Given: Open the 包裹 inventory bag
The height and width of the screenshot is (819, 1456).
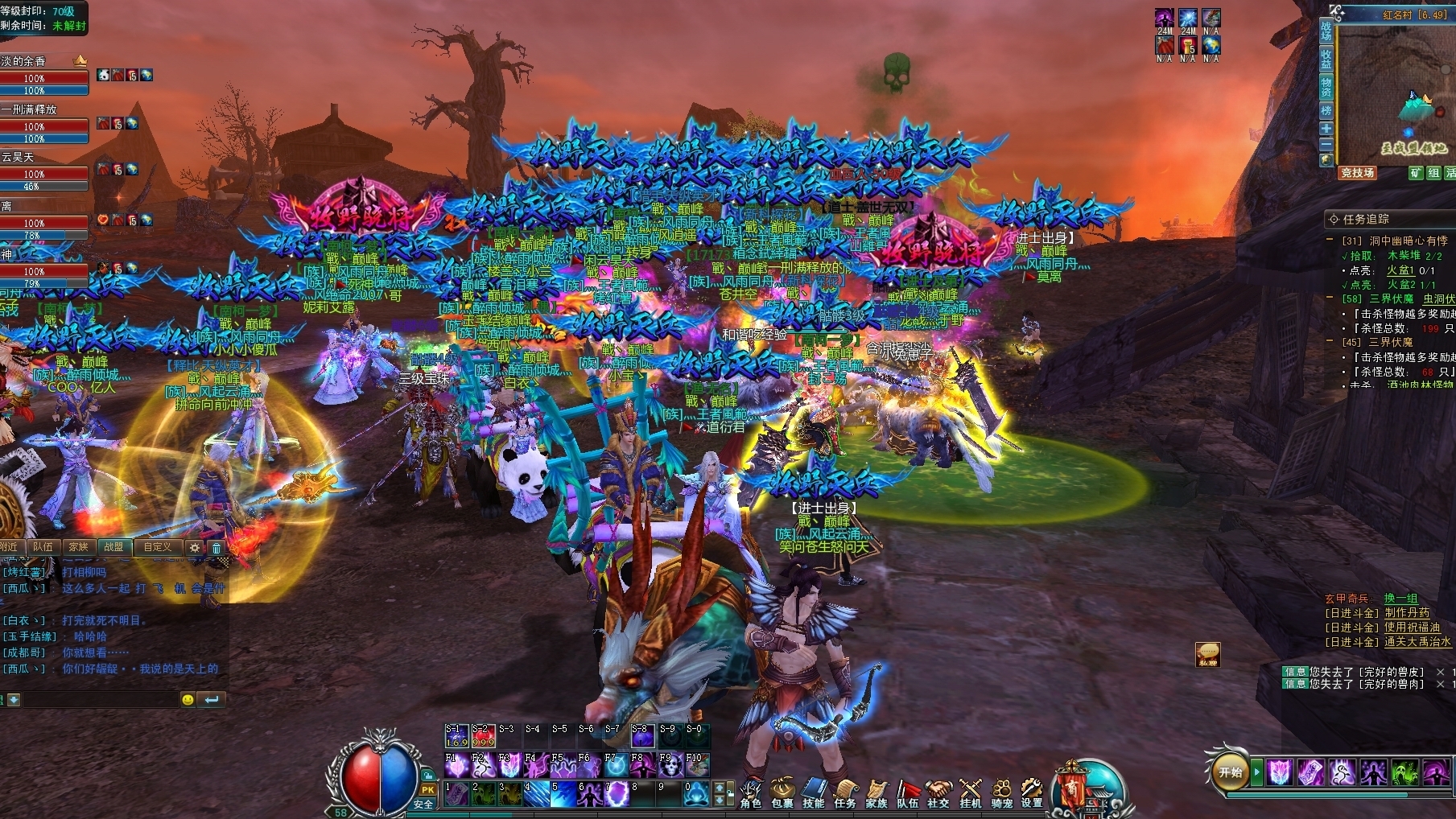Looking at the screenshot, I should [x=782, y=793].
